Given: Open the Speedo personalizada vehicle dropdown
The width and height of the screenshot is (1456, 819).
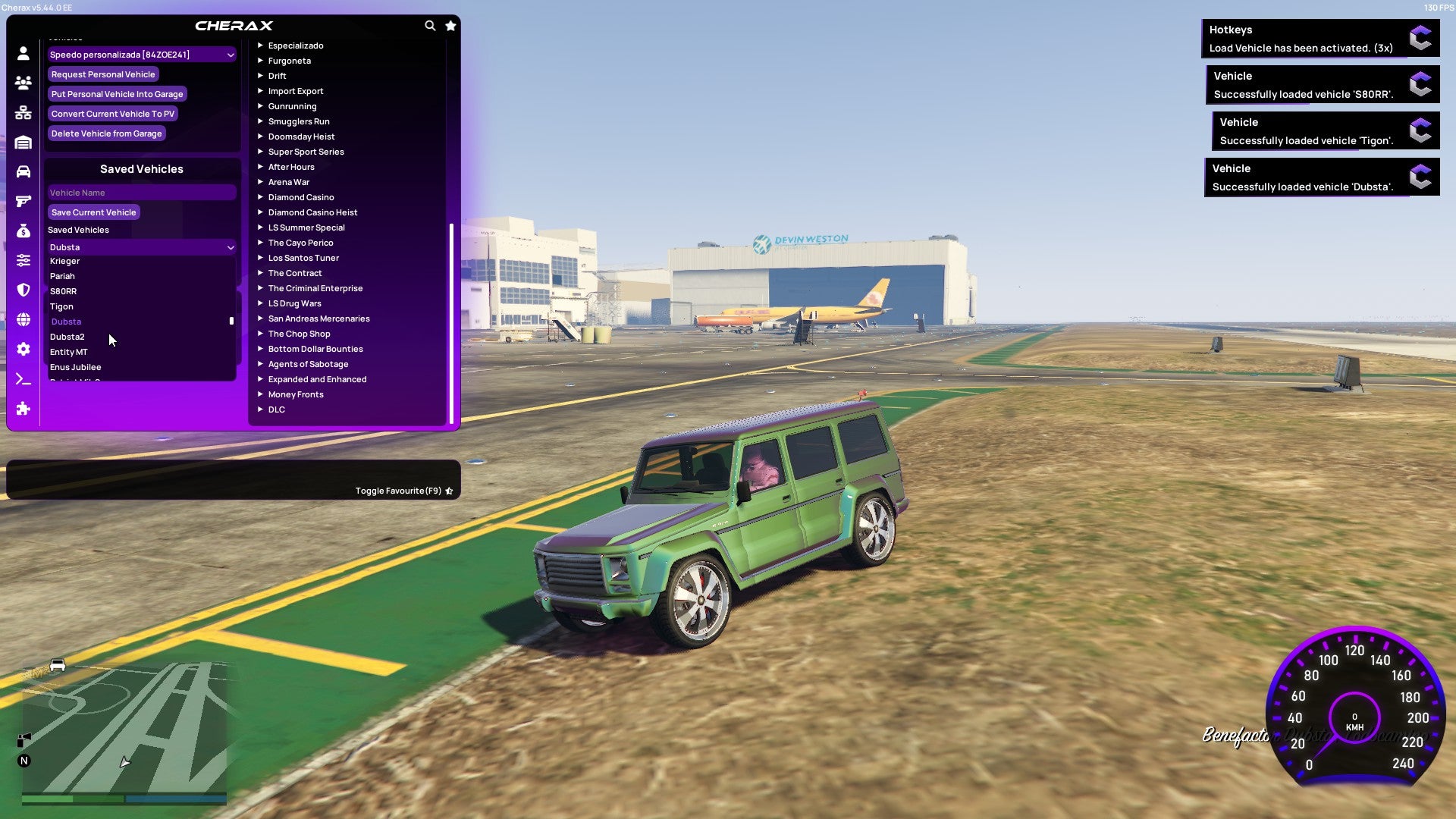Looking at the screenshot, I should 141,54.
